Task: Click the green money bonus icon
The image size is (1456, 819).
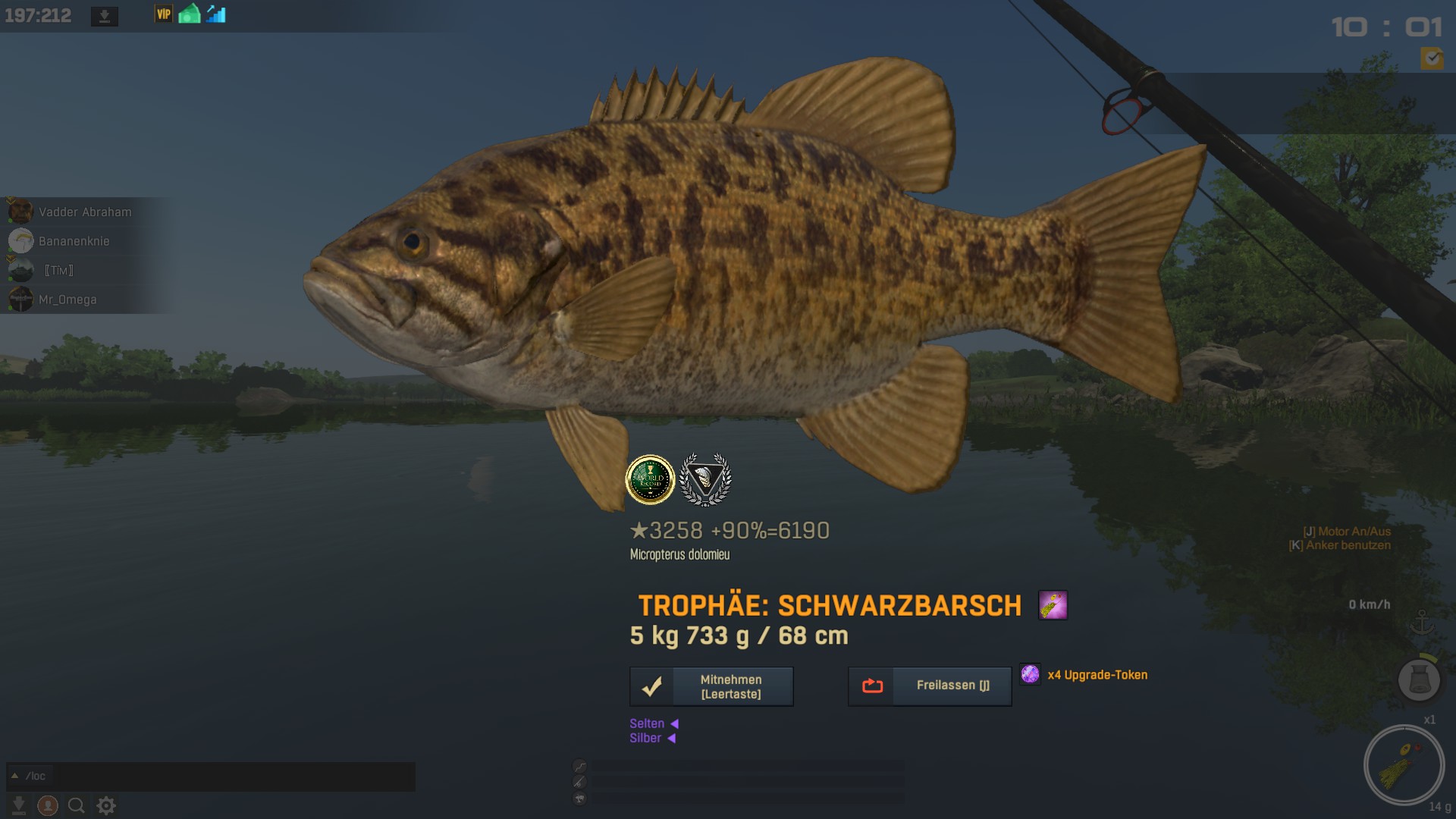Action: pos(190,14)
